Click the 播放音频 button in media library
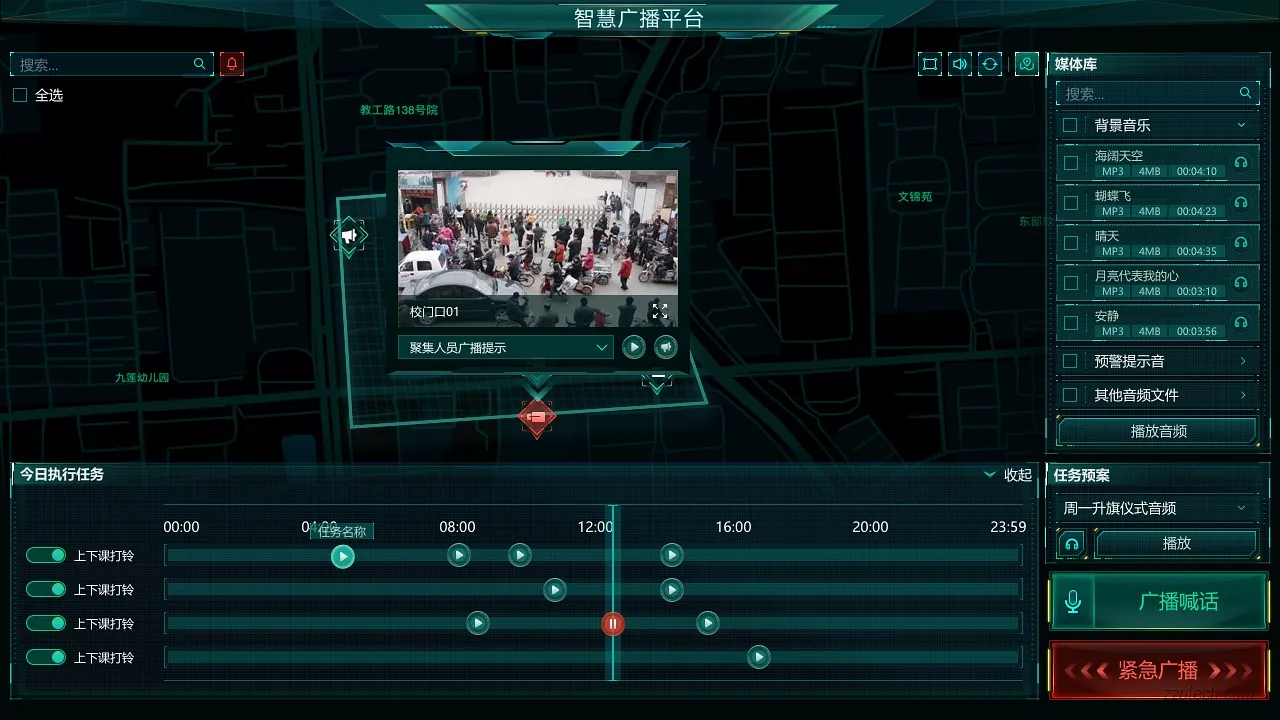This screenshot has width=1280, height=720. tap(1156, 431)
